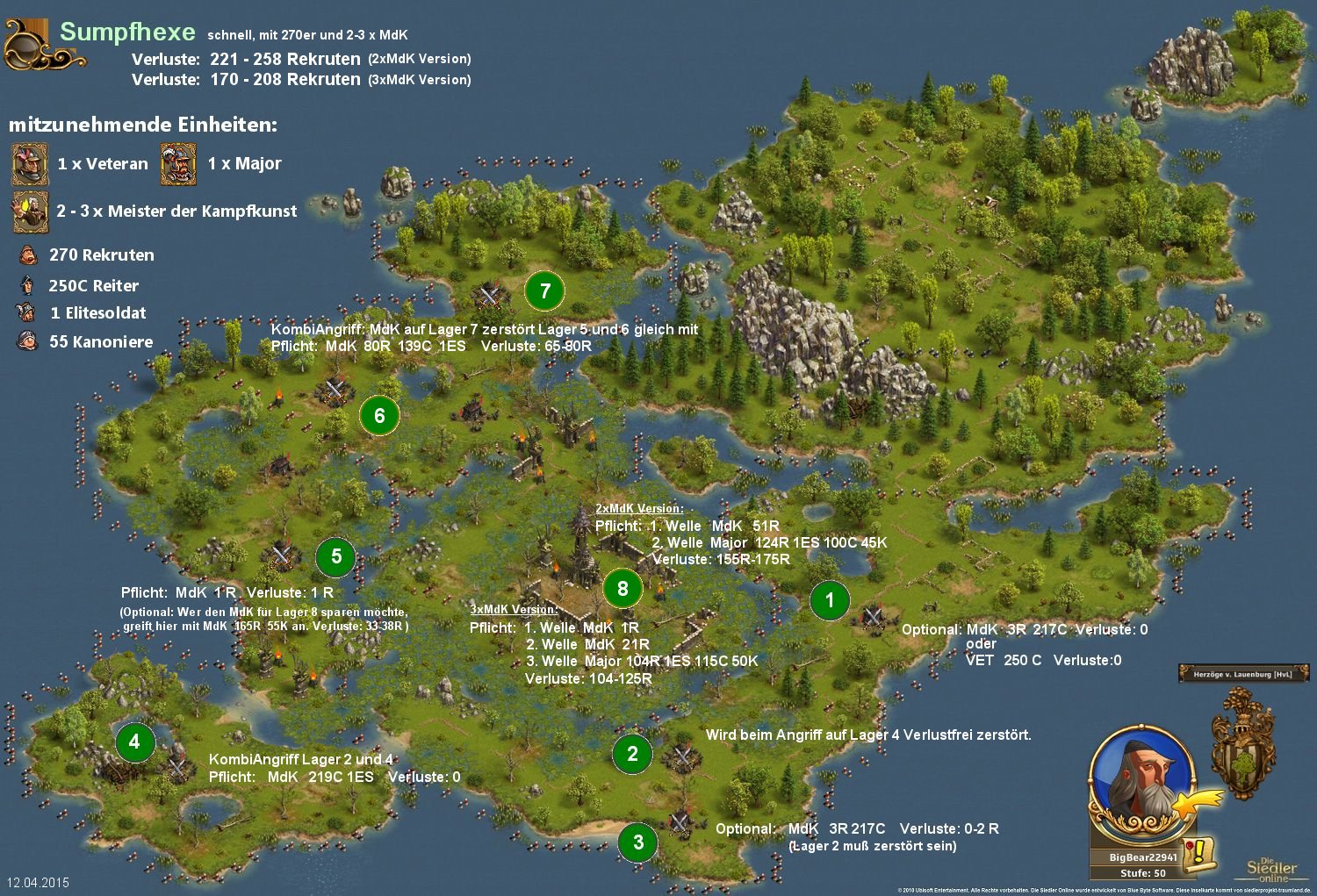Screen dimensions: 1317x896
Task: Select the Meister der Kampfkunst portrait
Action: click(x=29, y=211)
